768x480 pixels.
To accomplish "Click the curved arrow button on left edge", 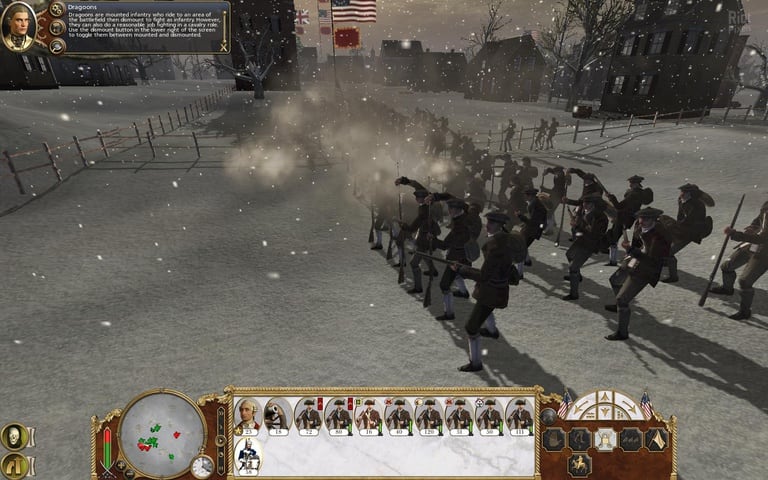I will point(14,464).
